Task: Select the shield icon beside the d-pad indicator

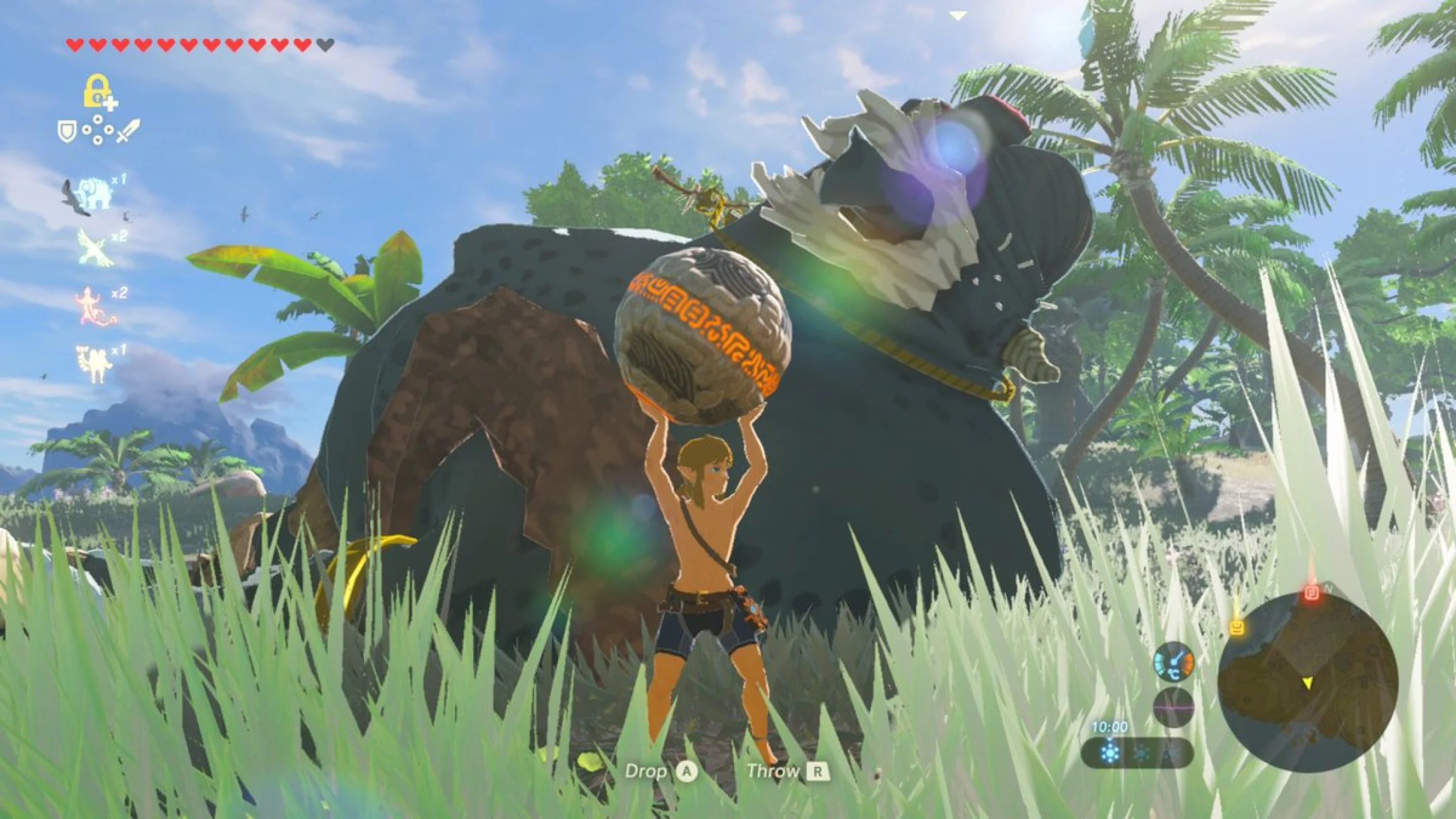Action: coord(67,131)
